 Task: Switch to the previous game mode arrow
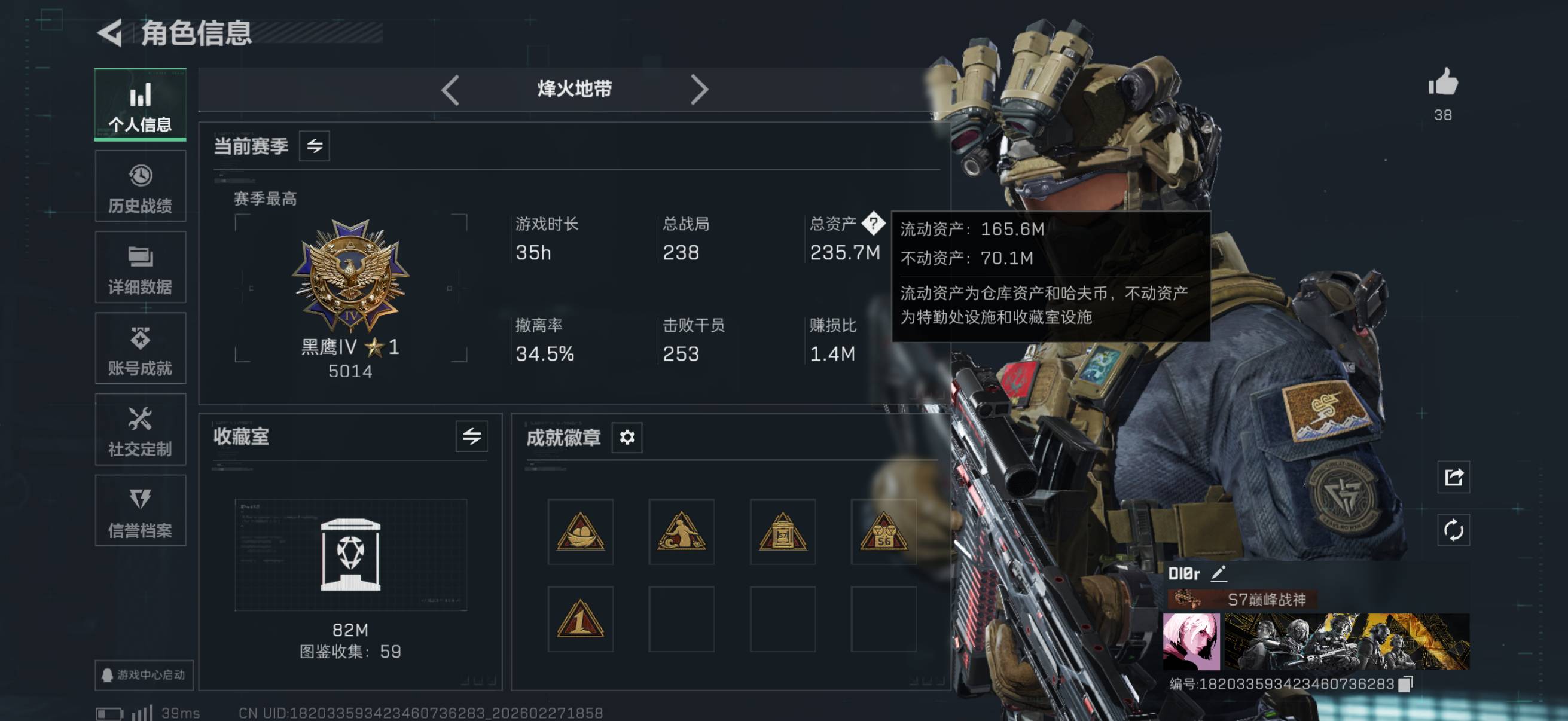pyautogui.click(x=450, y=90)
